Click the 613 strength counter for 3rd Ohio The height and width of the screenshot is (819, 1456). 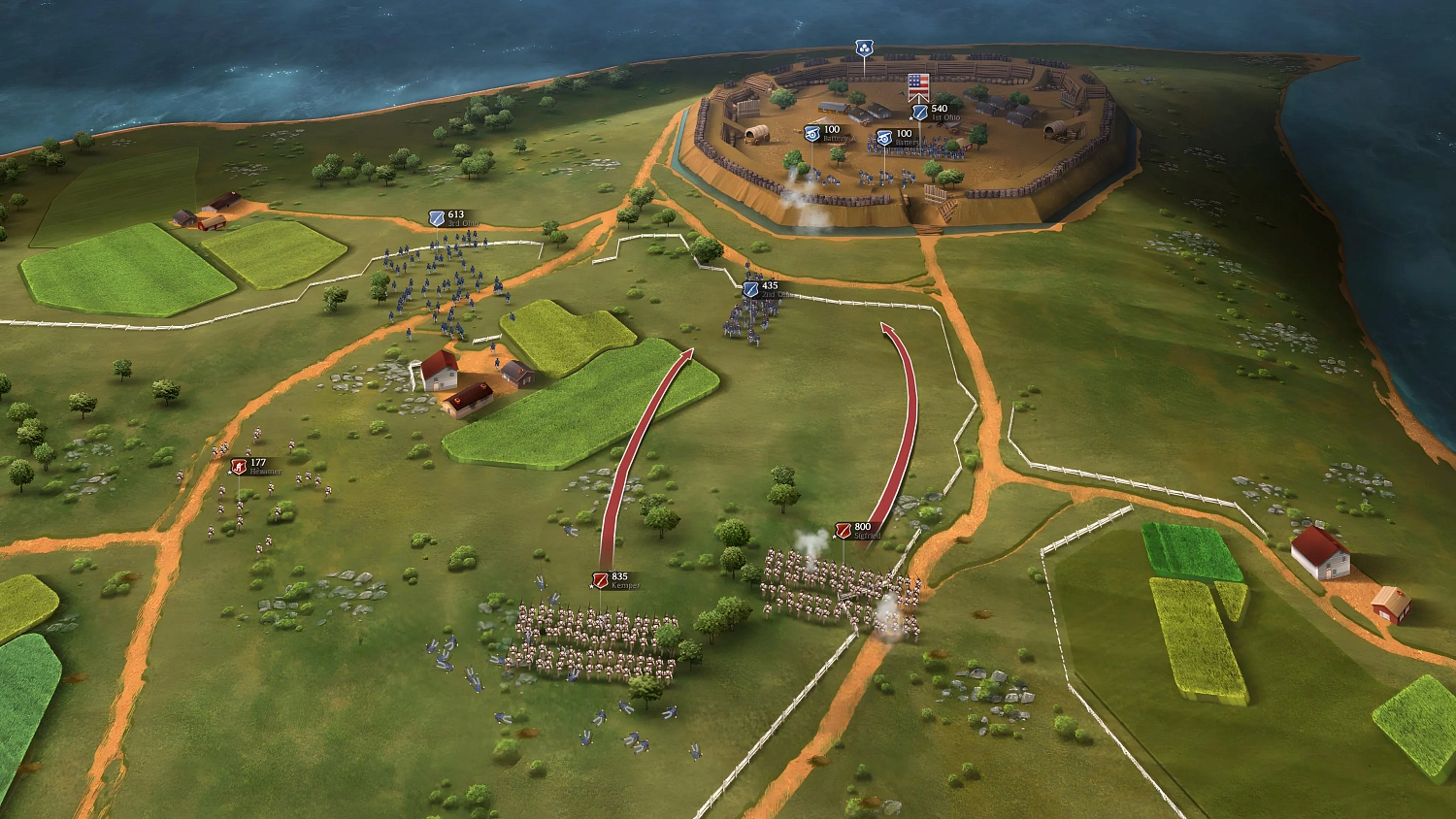[456, 214]
